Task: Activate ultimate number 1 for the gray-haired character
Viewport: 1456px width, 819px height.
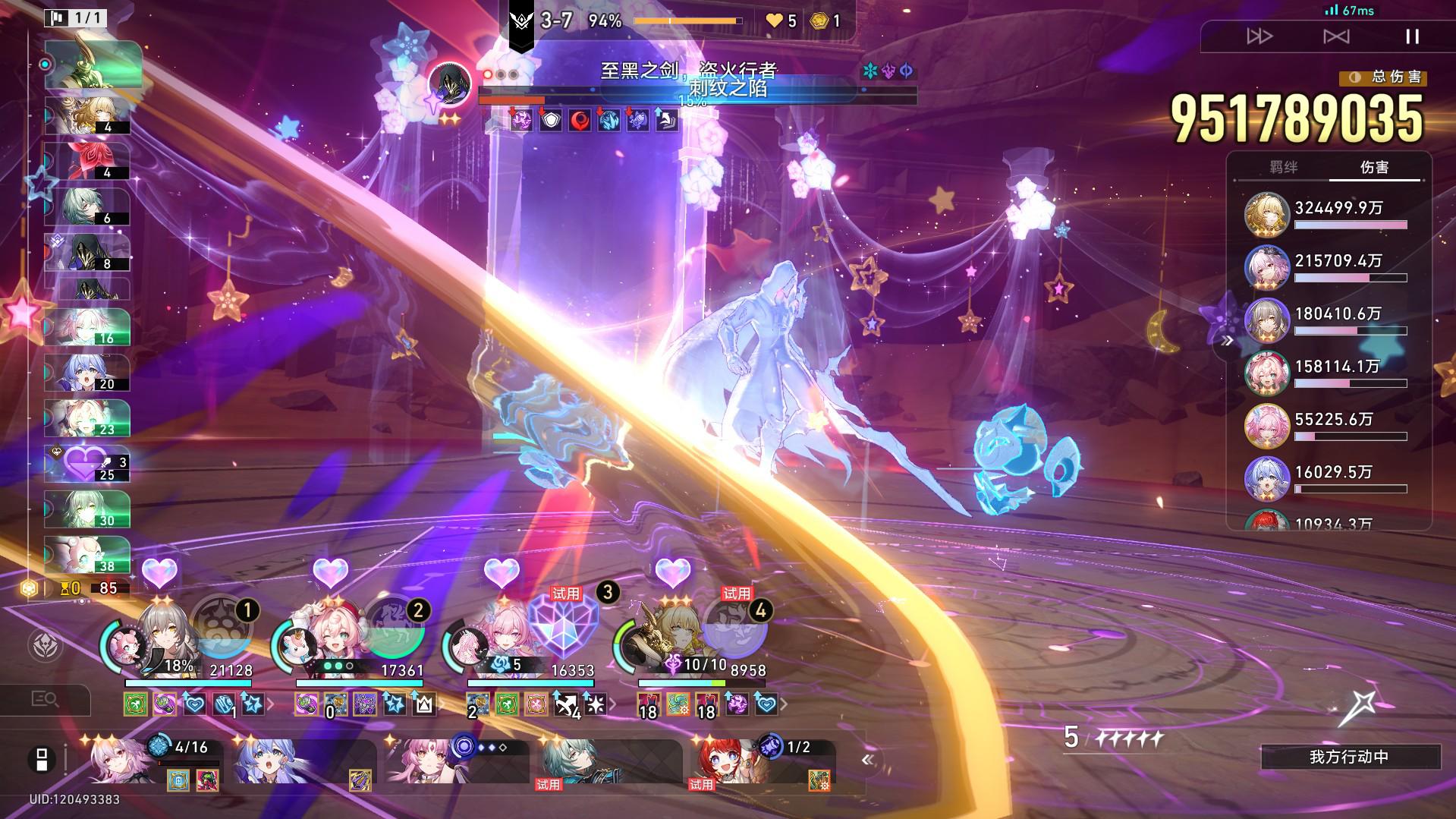Action: (x=222, y=628)
